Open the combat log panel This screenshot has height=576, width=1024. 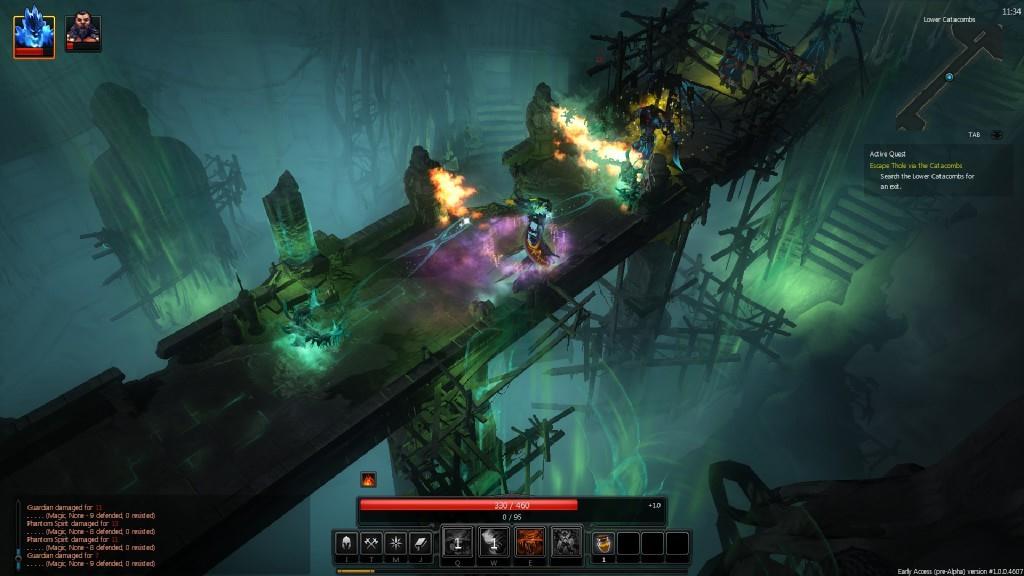pos(90,535)
